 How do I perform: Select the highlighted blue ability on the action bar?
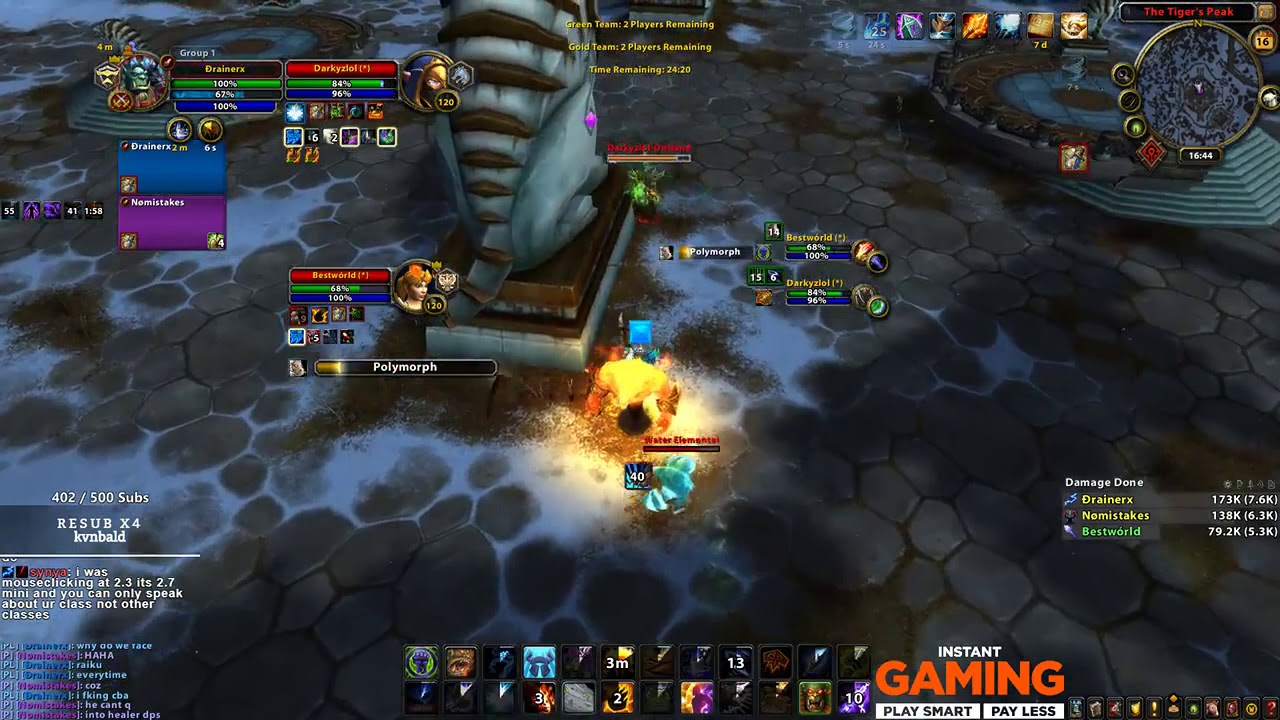click(539, 660)
